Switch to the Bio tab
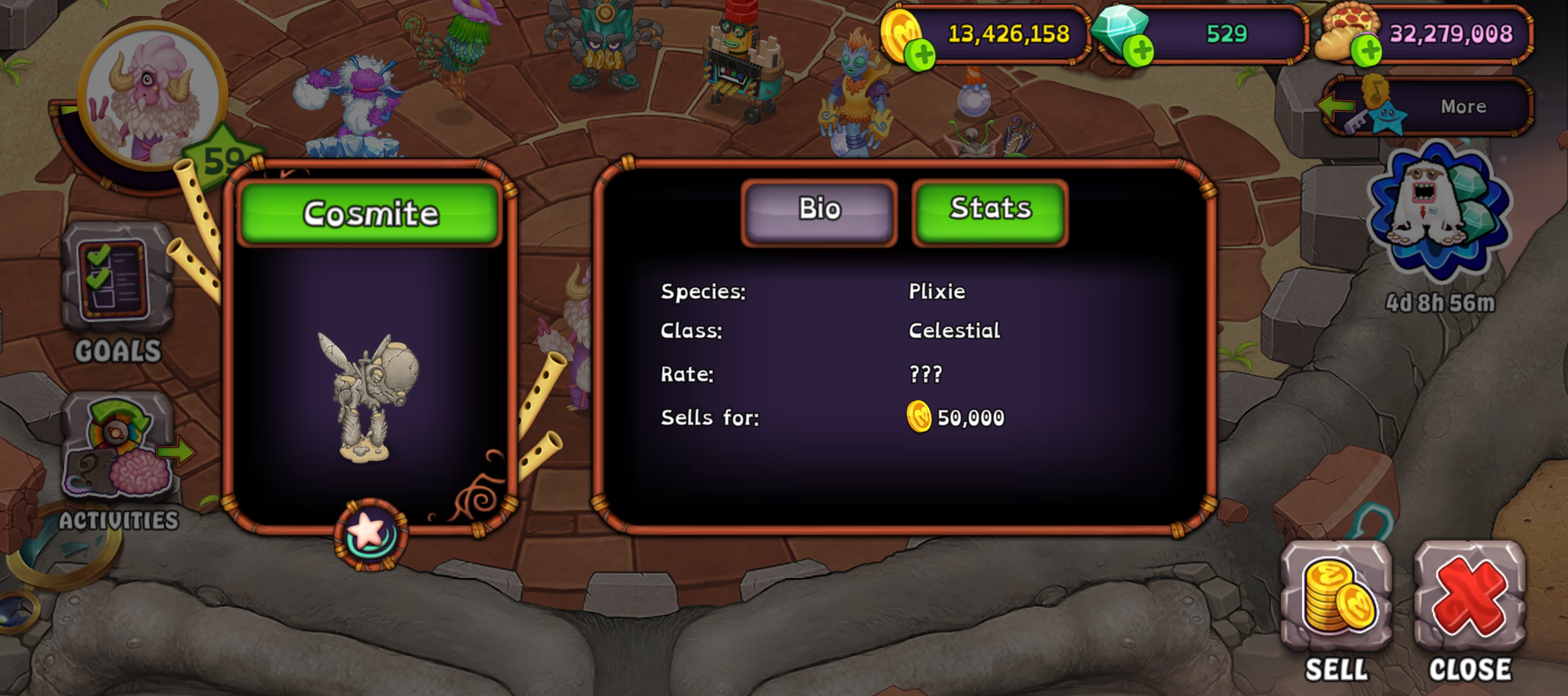The width and height of the screenshot is (1568, 696). (x=819, y=211)
